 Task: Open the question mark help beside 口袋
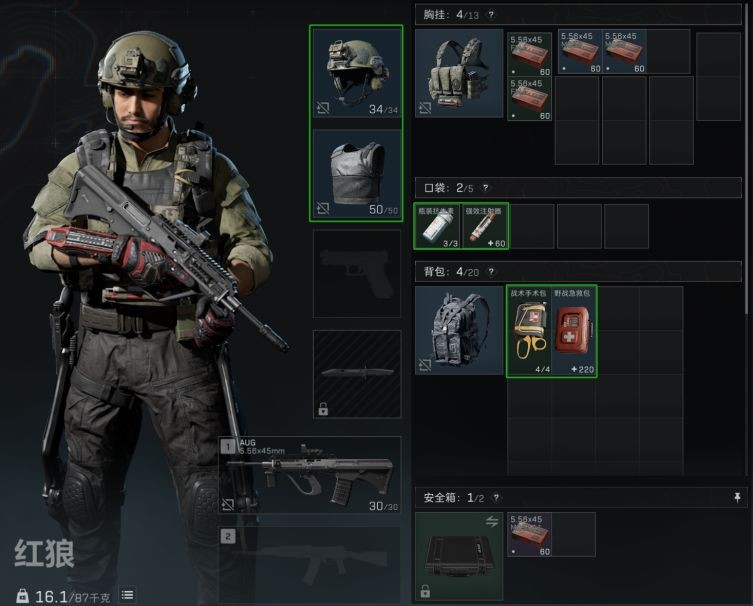[x=486, y=187]
